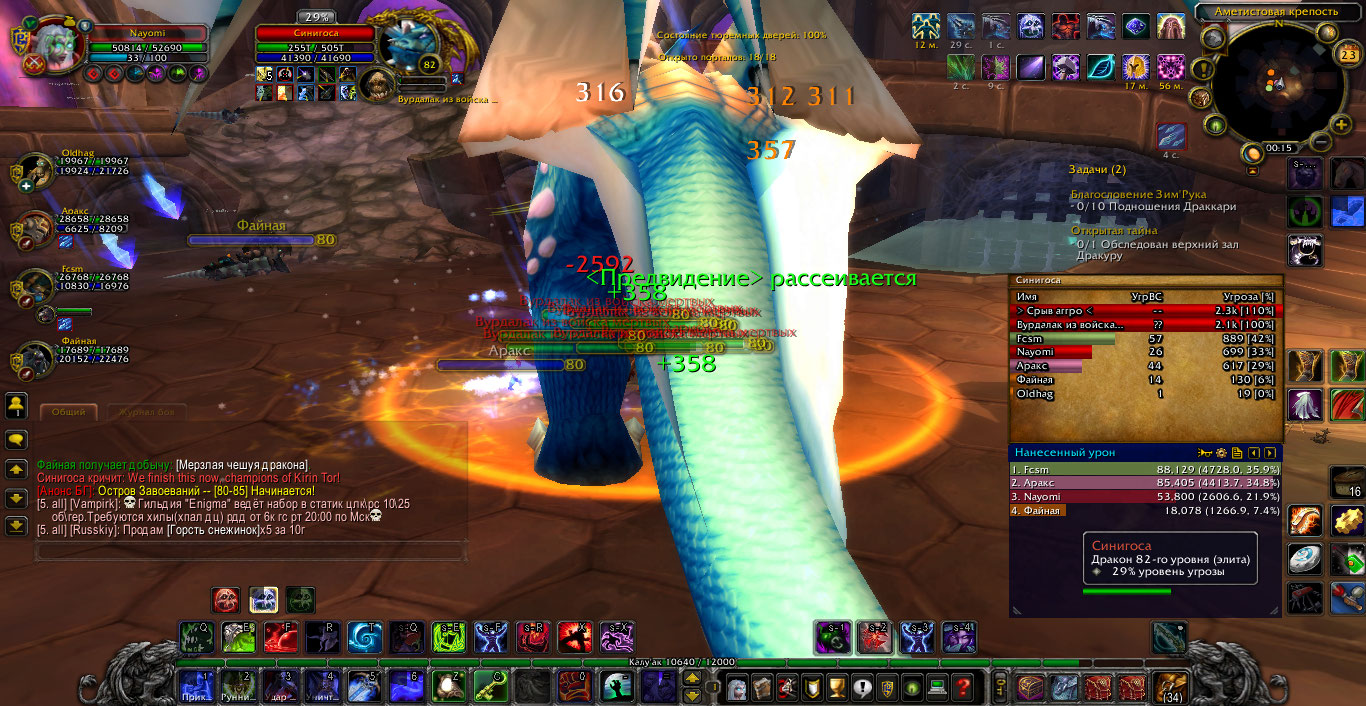
Task: Select Fcsm's party portrait
Action: click(35, 286)
